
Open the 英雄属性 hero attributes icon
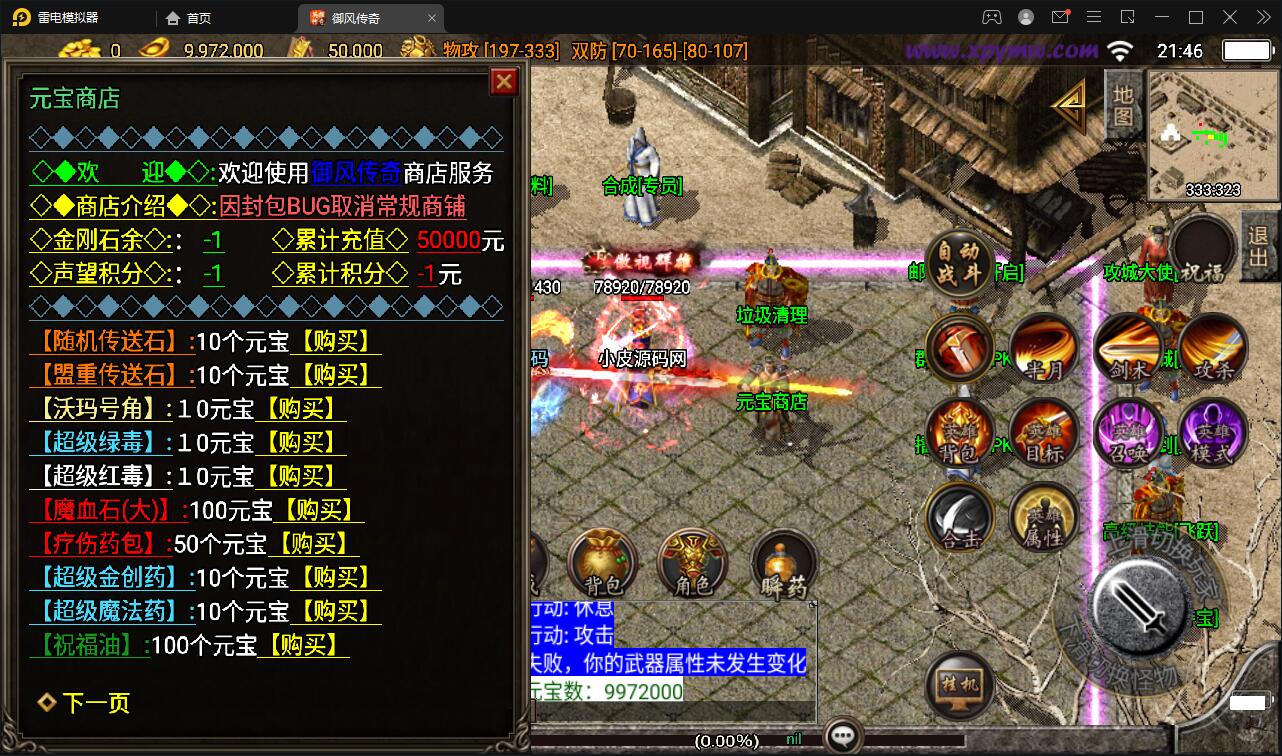pos(1043,517)
